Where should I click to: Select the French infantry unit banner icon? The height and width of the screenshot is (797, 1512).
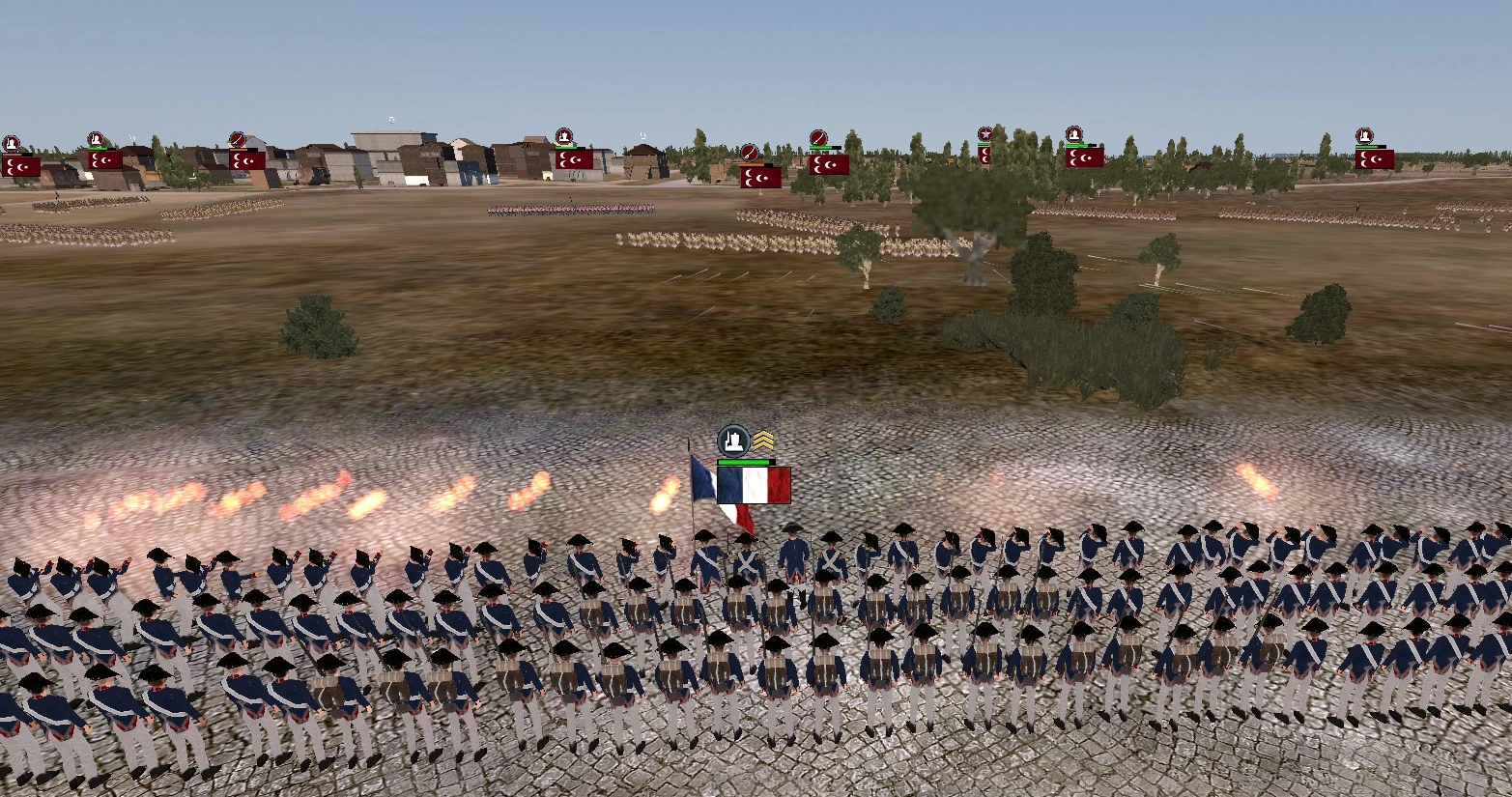pyautogui.click(x=733, y=441)
